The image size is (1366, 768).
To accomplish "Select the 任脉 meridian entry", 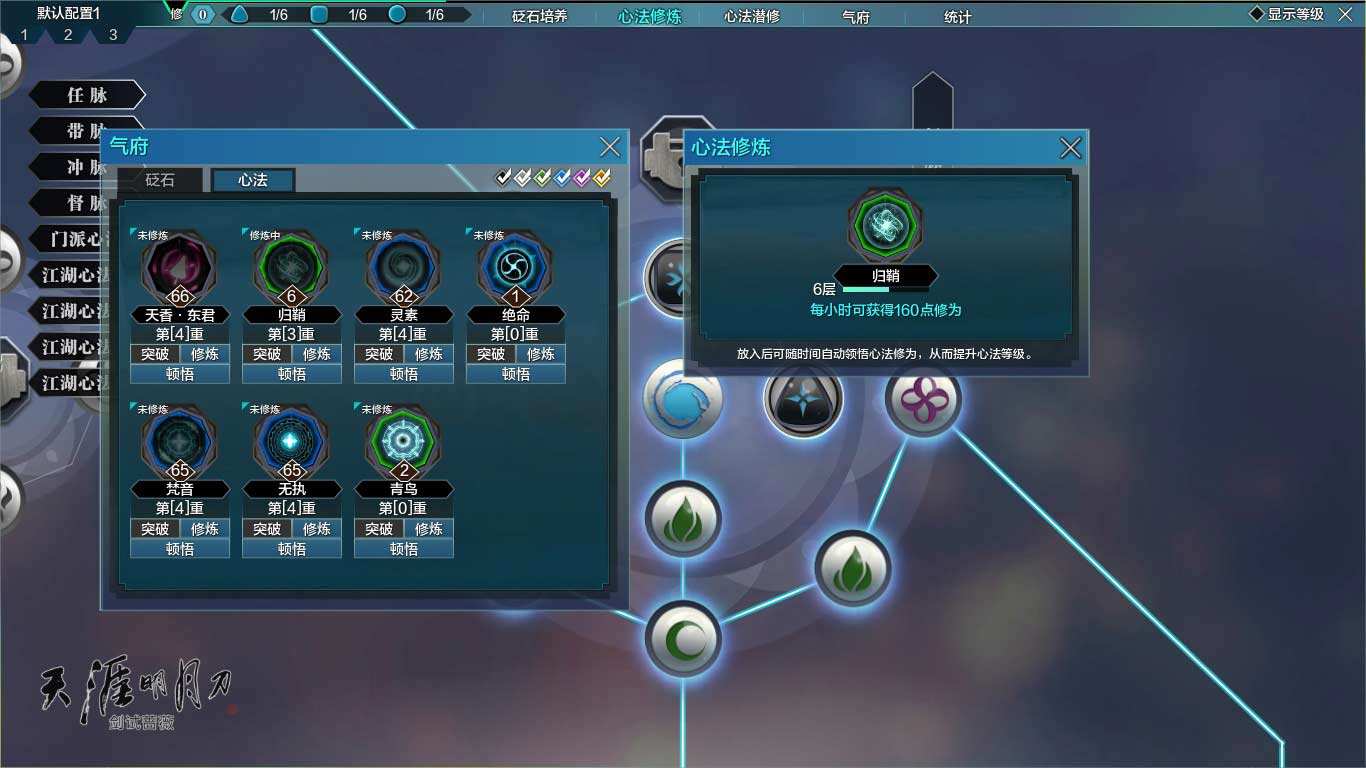I will pyautogui.click(x=87, y=95).
